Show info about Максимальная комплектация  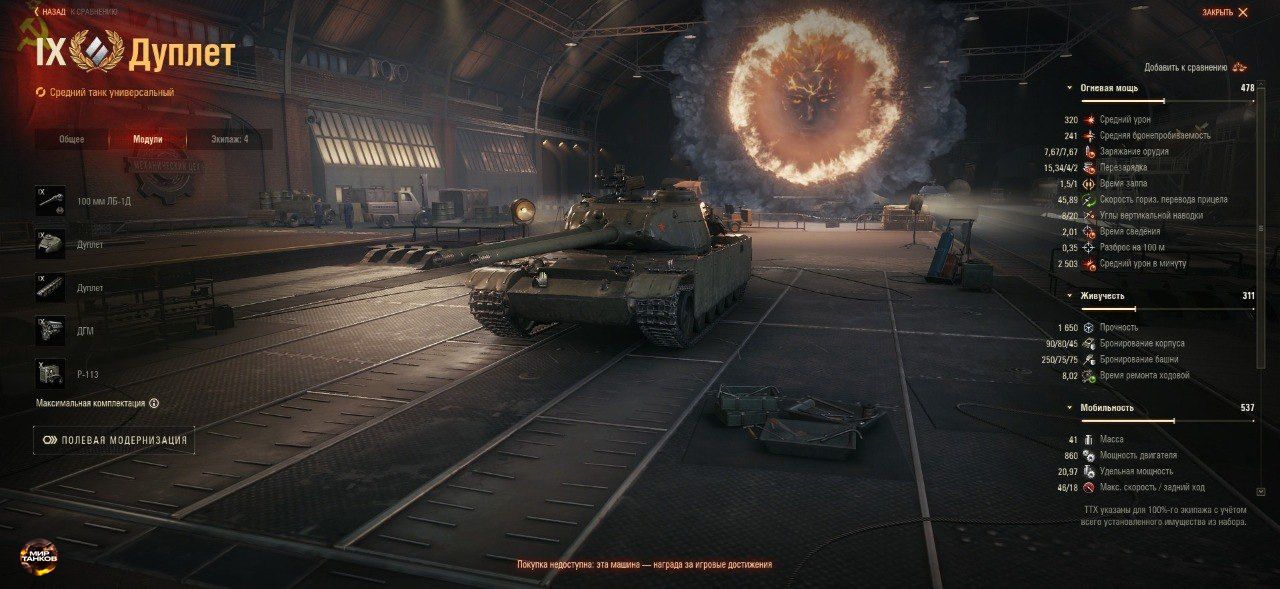(154, 404)
